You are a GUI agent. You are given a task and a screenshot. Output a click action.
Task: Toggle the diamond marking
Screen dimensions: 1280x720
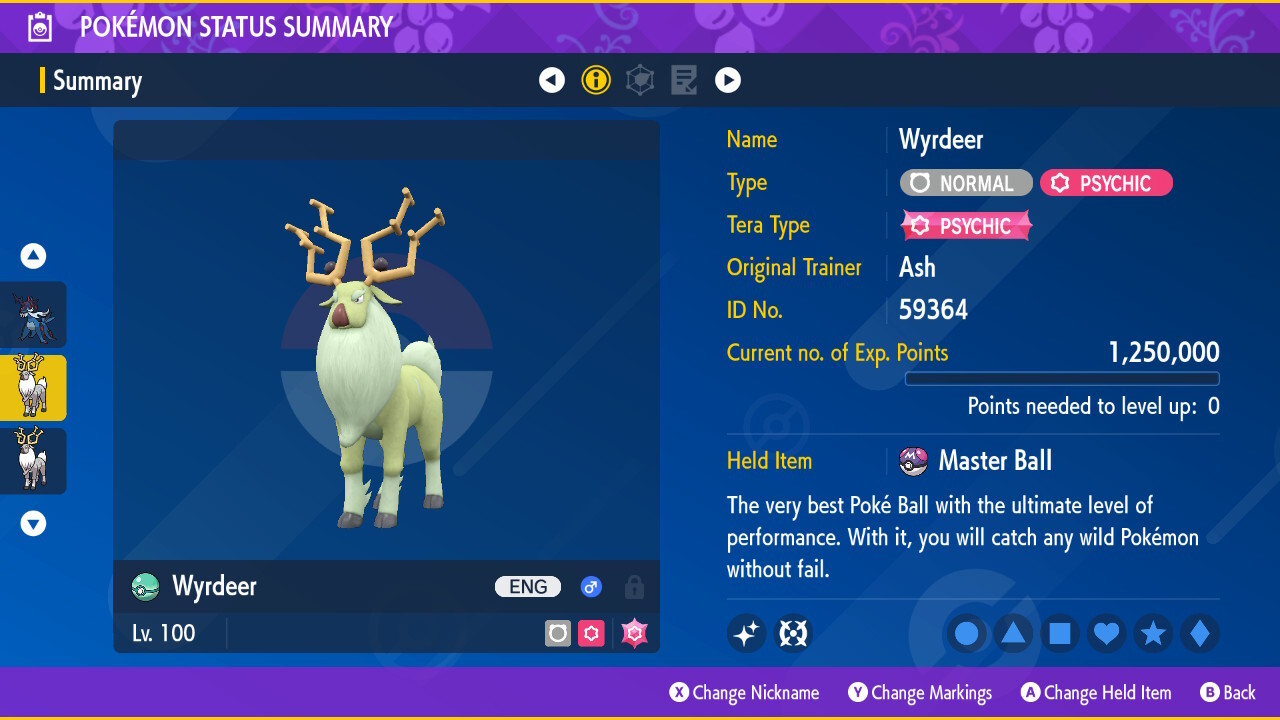[1200, 634]
